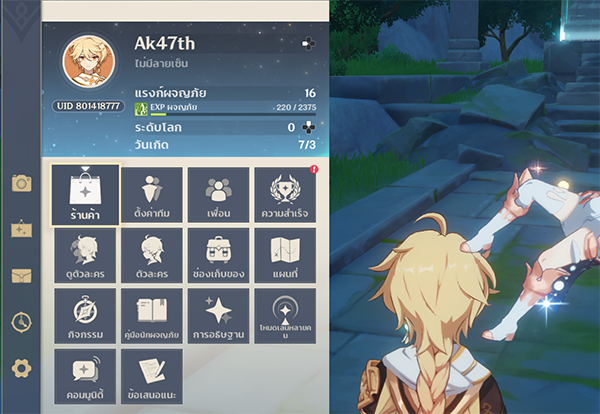The image size is (600, 414).
Task: Open the กิจกรรม events compass tile
Action: (85, 315)
